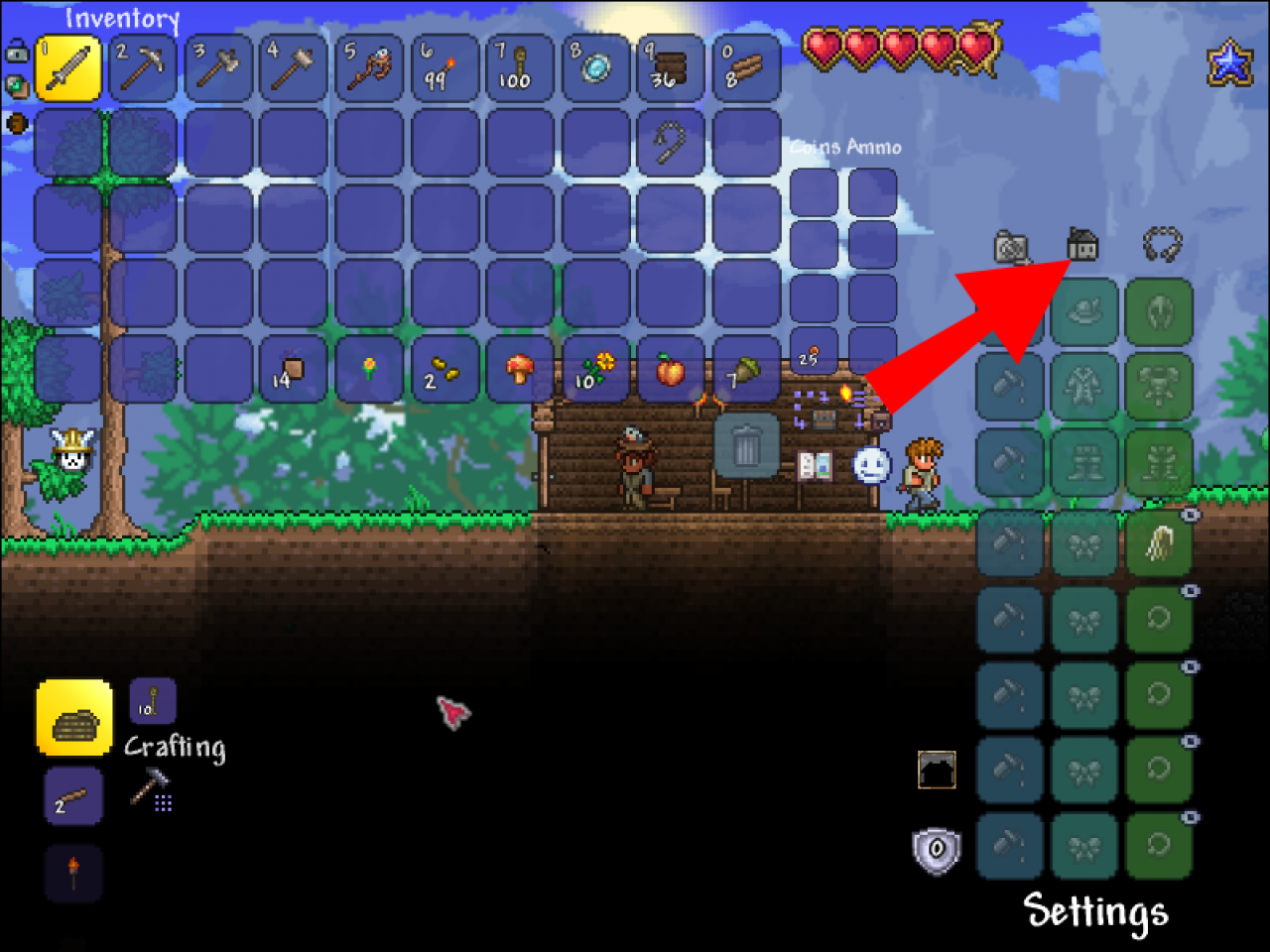
Task: Select the copper pickaxe in hotbar slot 2
Action: tap(143, 66)
